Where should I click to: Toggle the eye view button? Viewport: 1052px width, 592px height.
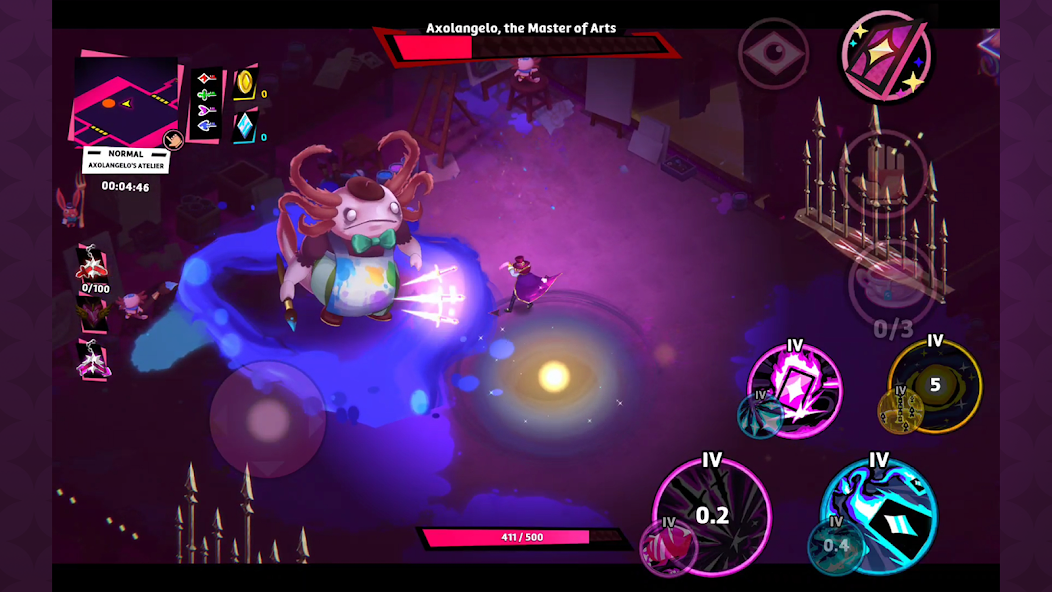point(773,53)
